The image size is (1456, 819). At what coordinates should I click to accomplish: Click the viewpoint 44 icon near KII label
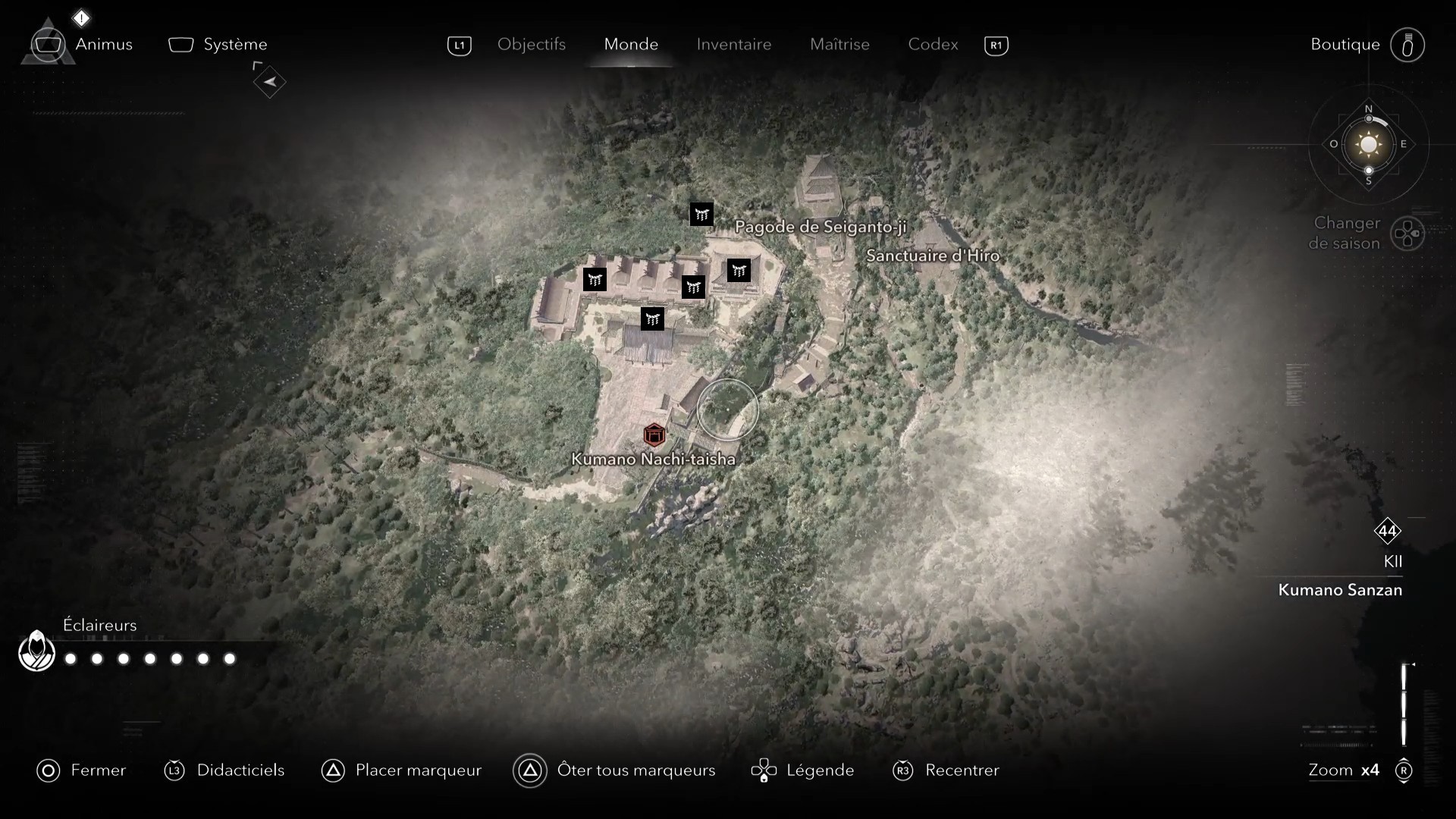point(1389,532)
